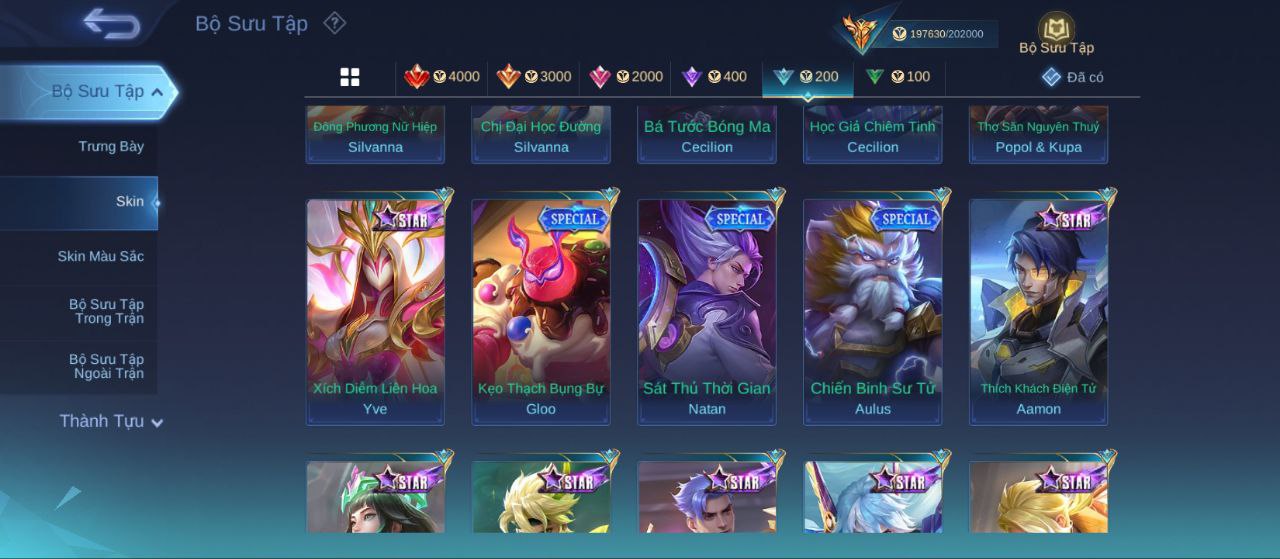
Task: Select the 400 point tier tab
Action: tap(714, 77)
